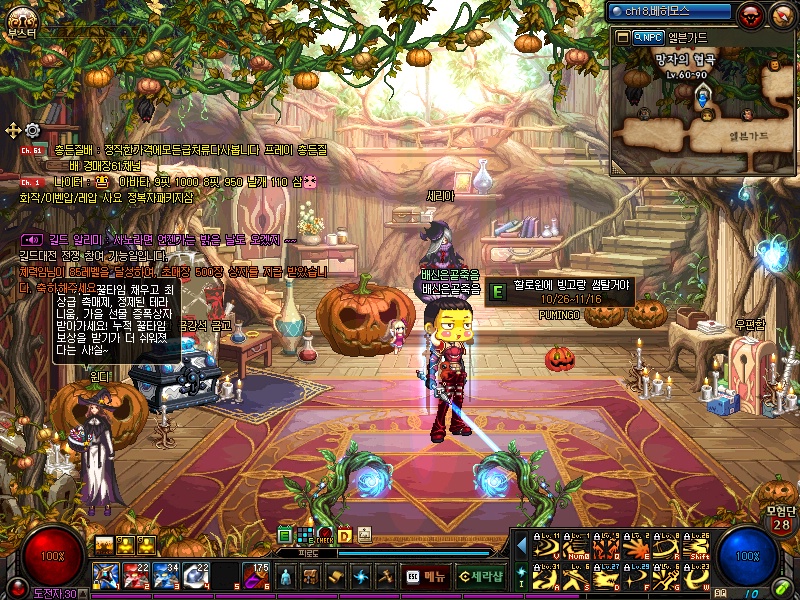Open the compass icon beside the minimap
This screenshot has width=800, height=600.
pyautogui.click(x=781, y=14)
